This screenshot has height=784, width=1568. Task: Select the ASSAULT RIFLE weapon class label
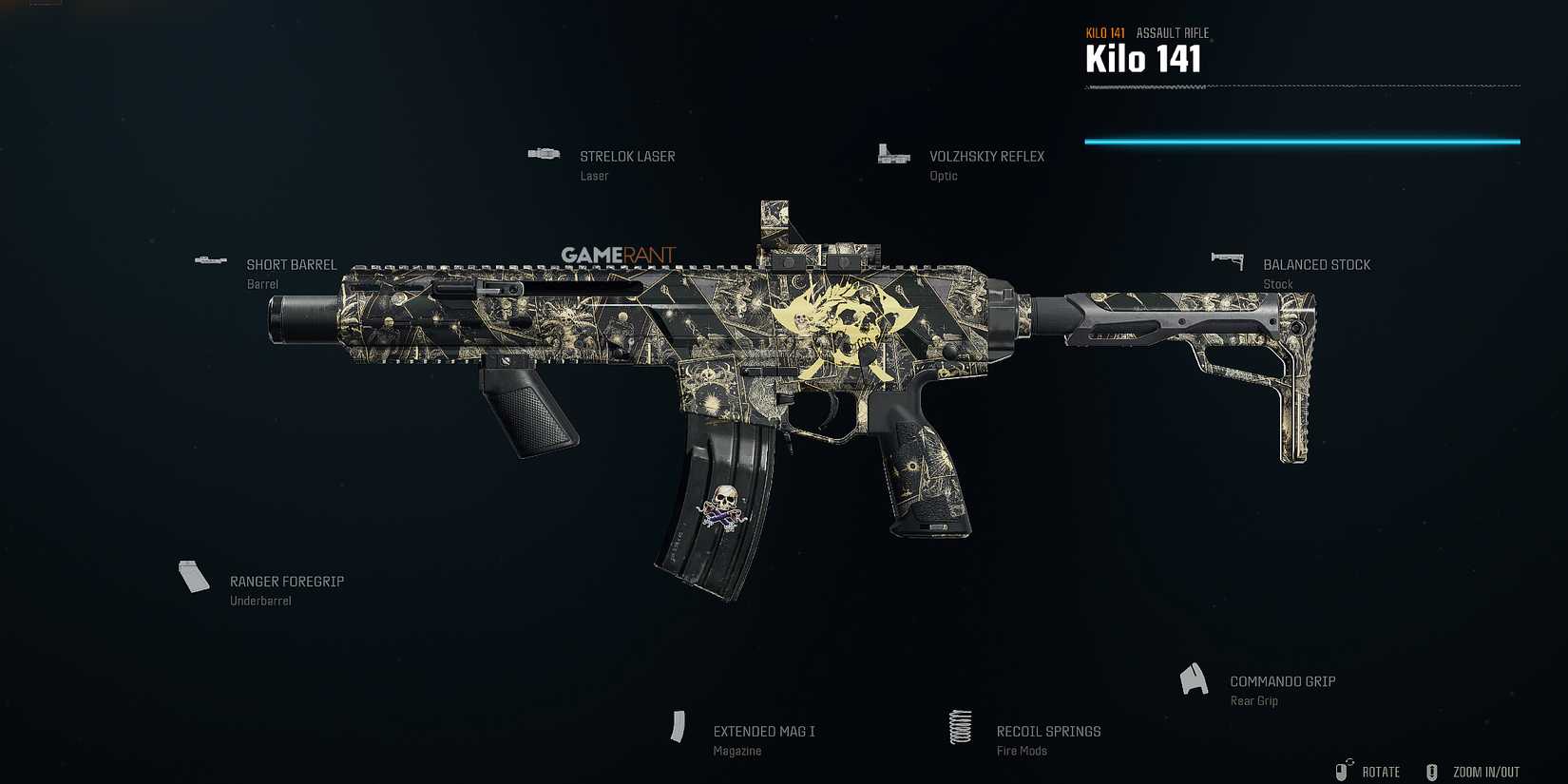point(1172,32)
